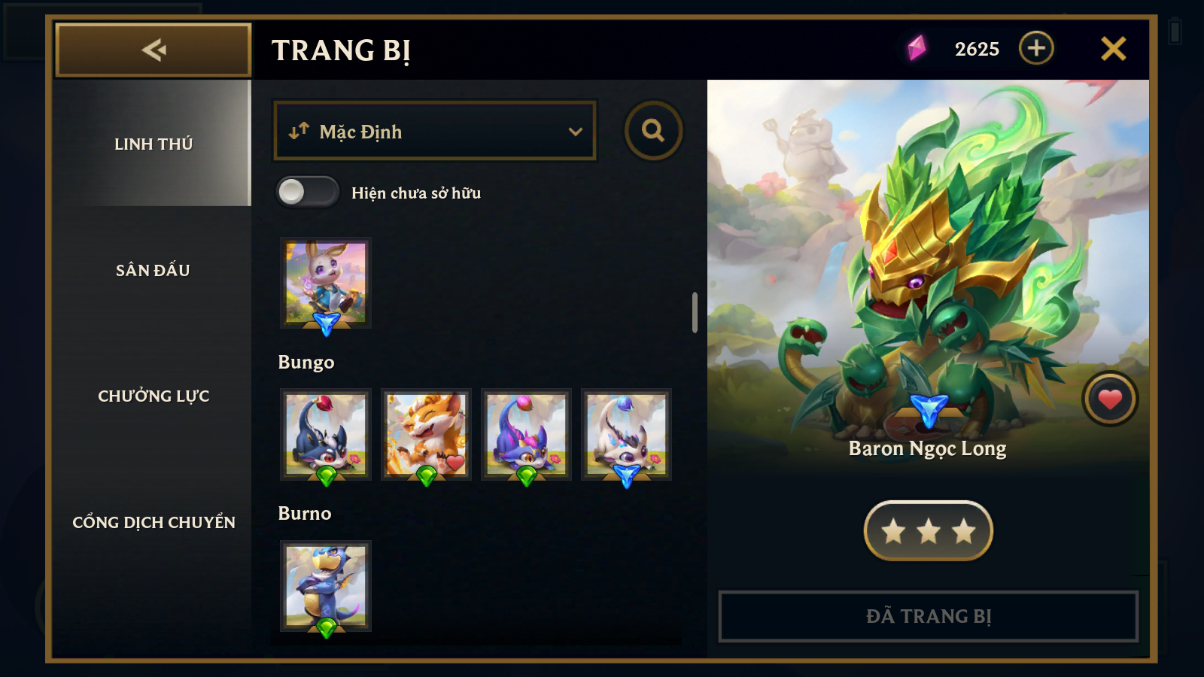Click the Đã Trang Bị button
Screen dimensions: 1204x677
pyautogui.click(x=928, y=616)
